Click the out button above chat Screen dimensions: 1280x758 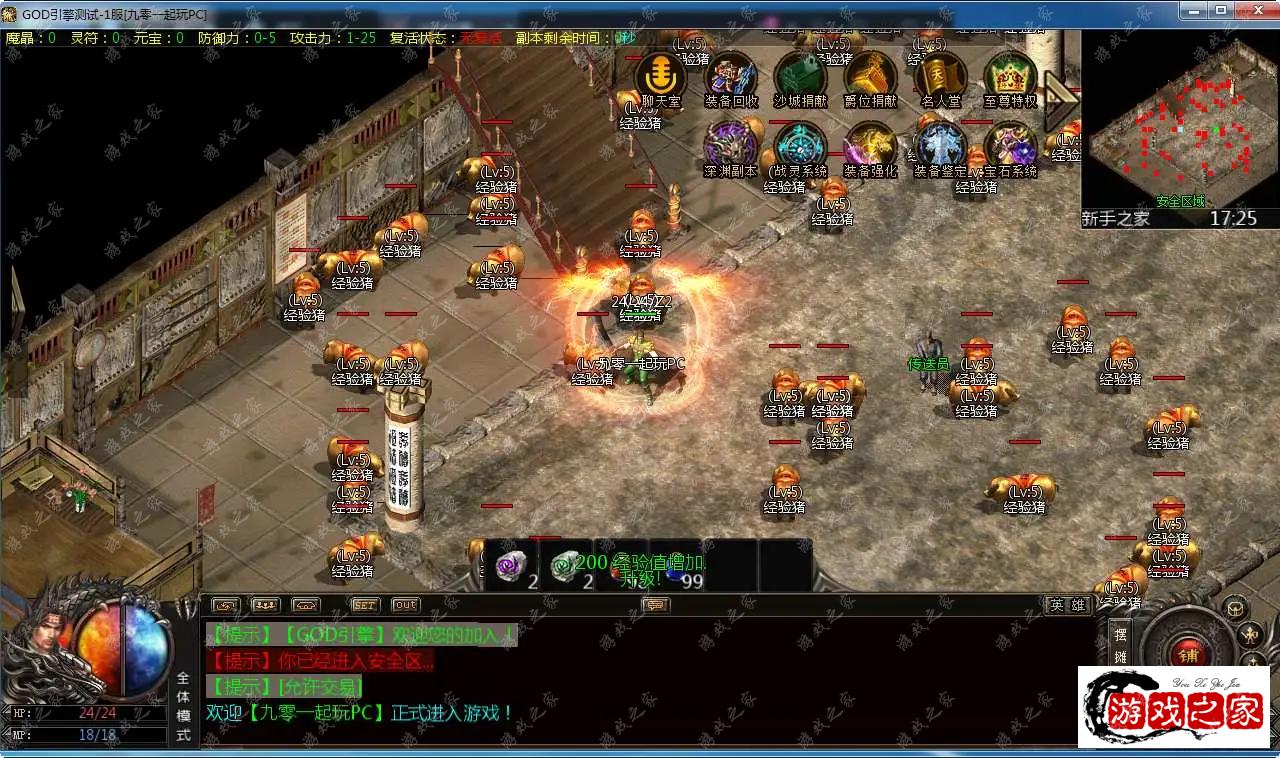coord(405,605)
